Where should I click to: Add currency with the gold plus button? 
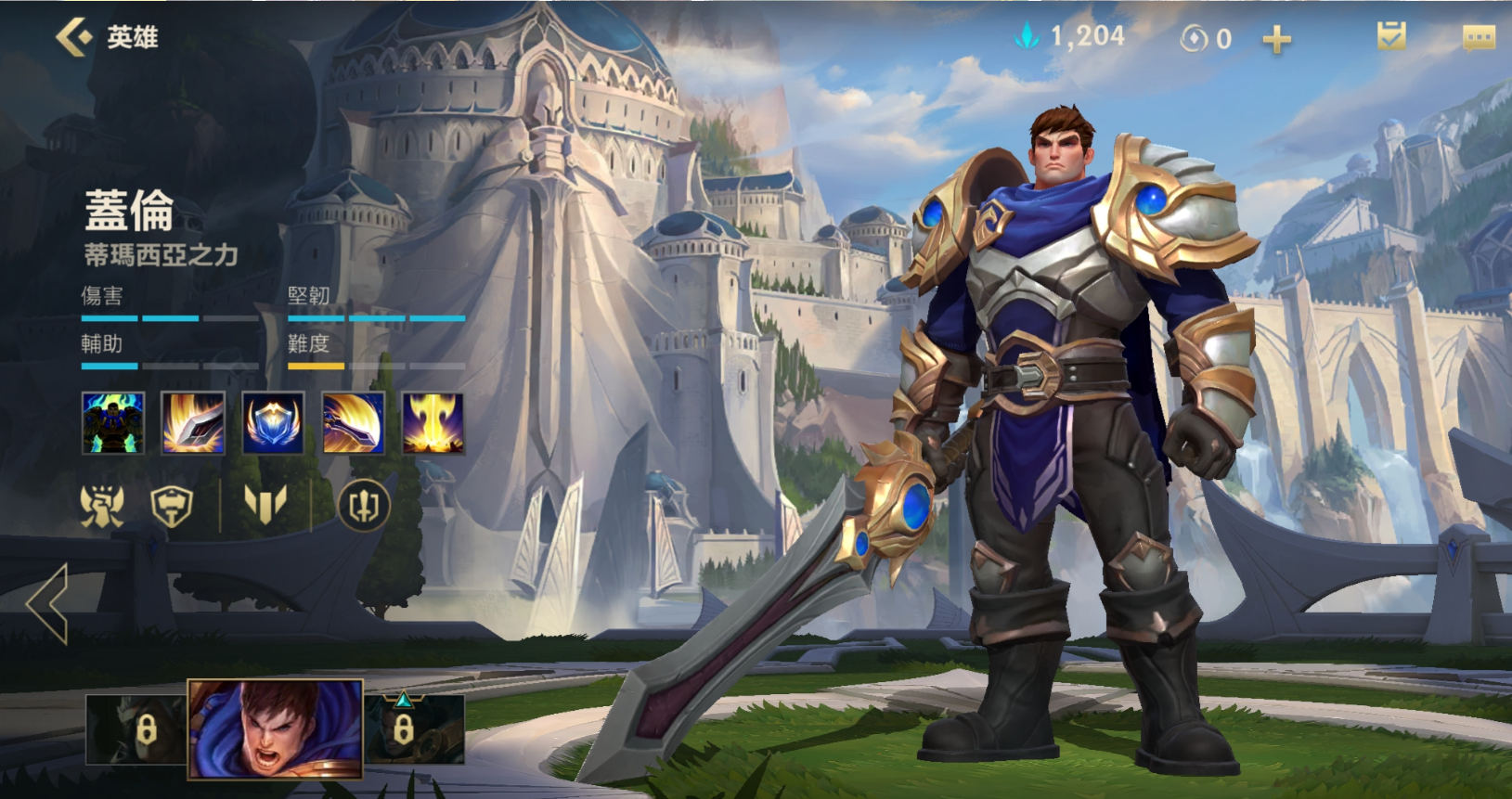(1276, 39)
